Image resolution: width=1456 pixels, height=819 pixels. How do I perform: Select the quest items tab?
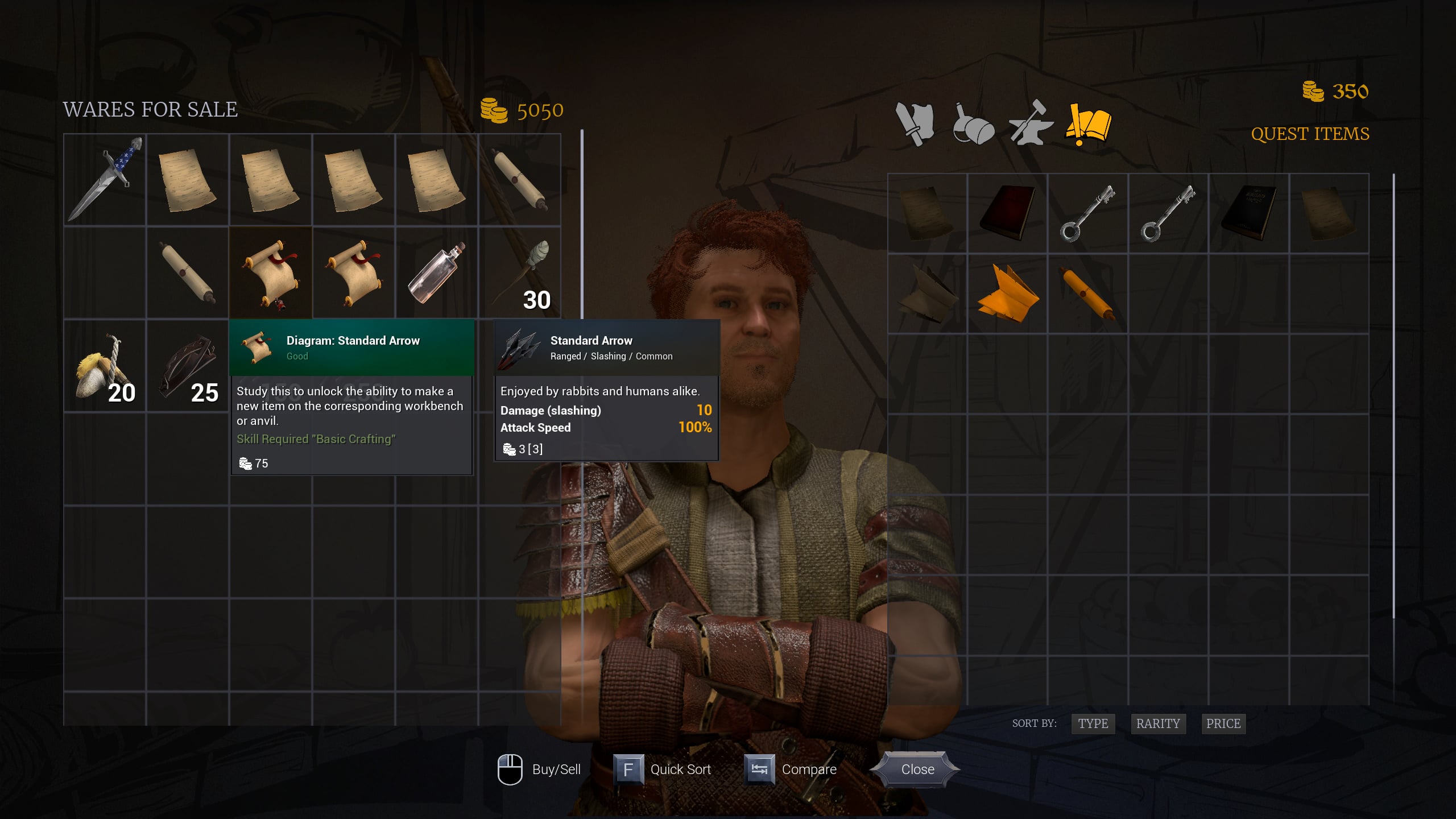tap(1089, 123)
